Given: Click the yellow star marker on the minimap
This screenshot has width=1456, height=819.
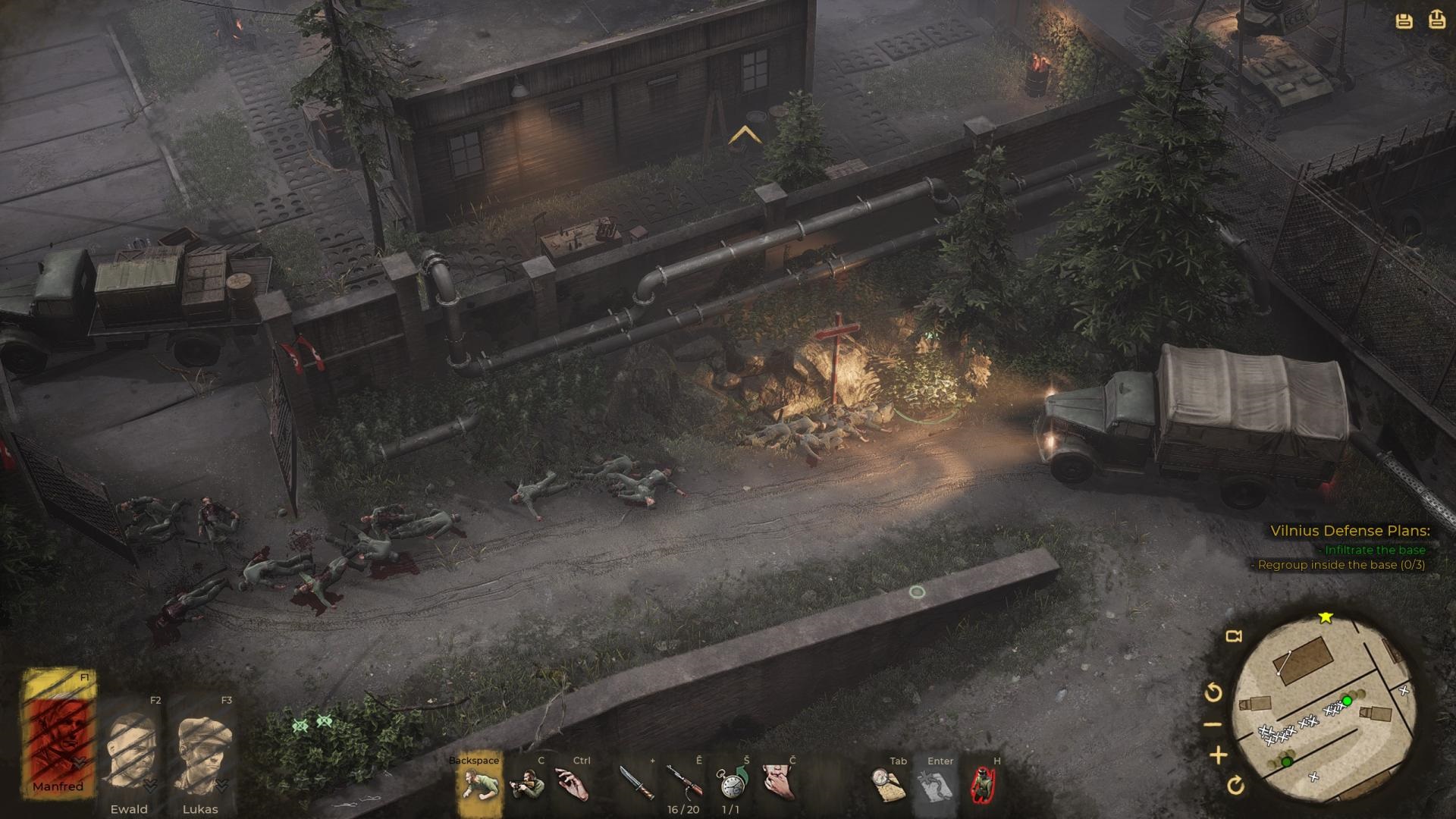Looking at the screenshot, I should point(1324,618).
